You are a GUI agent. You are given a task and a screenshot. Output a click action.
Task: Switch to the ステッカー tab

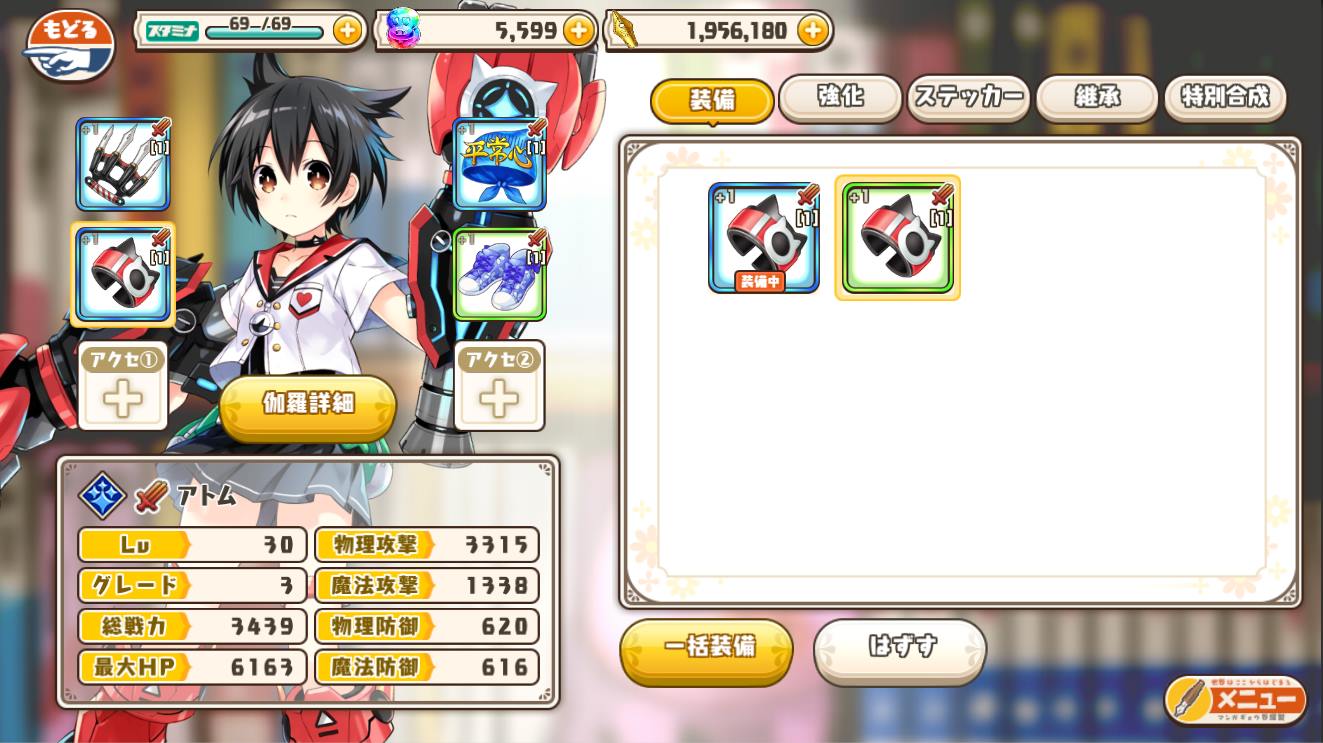click(968, 98)
